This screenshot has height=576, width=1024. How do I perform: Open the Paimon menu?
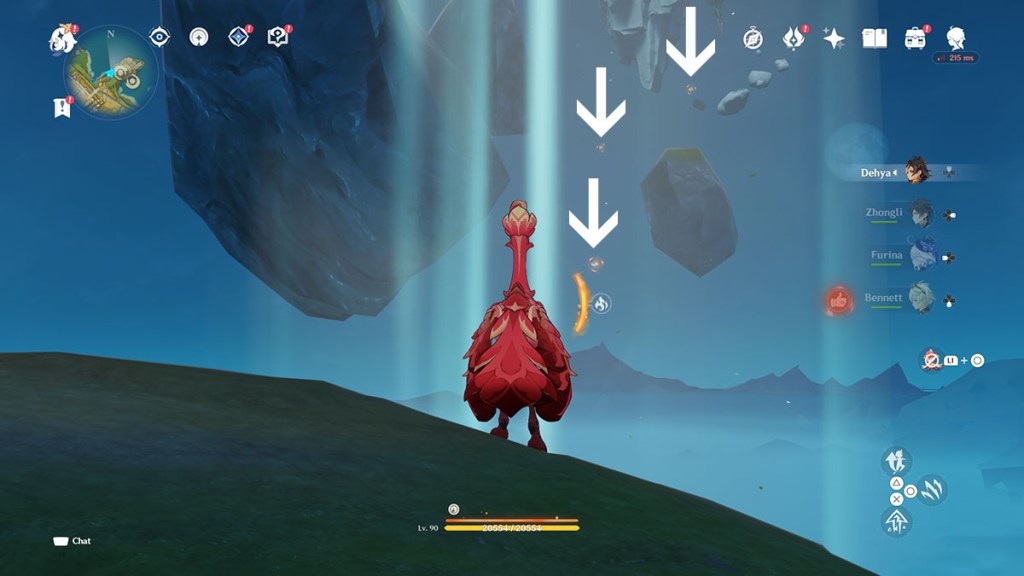[62, 39]
